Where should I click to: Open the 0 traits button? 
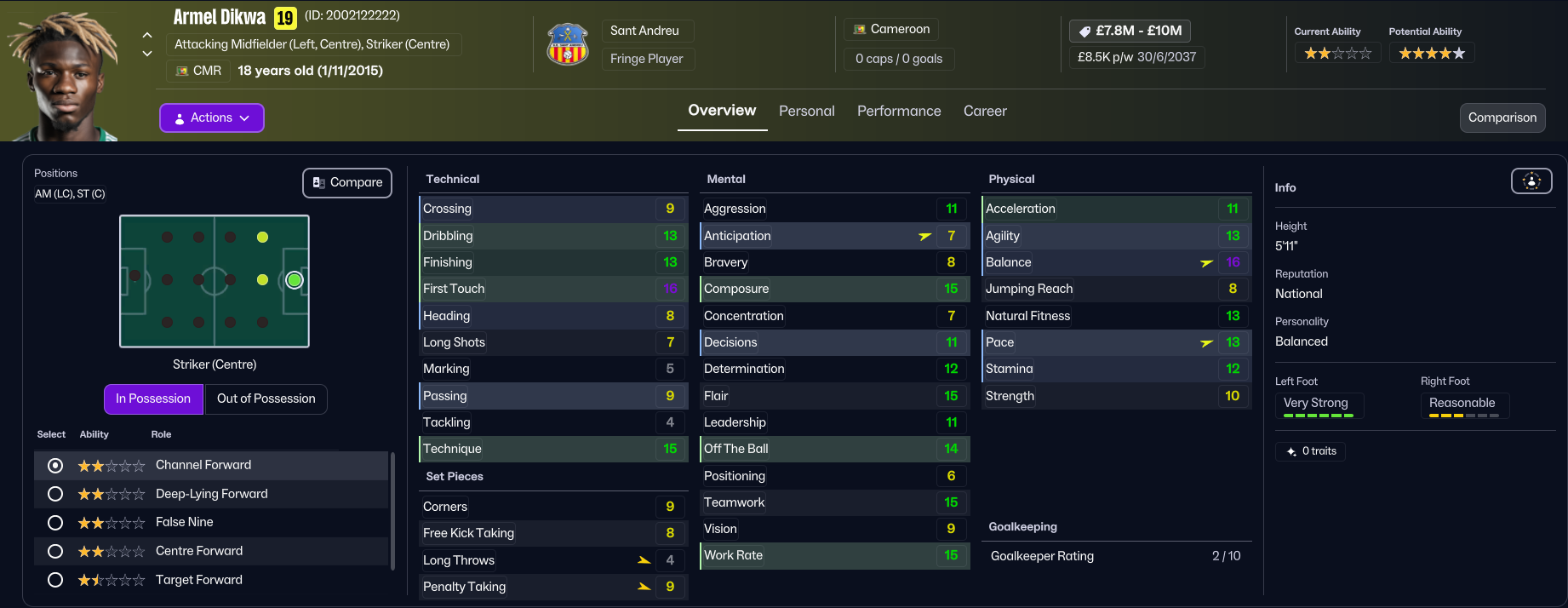tap(1311, 451)
